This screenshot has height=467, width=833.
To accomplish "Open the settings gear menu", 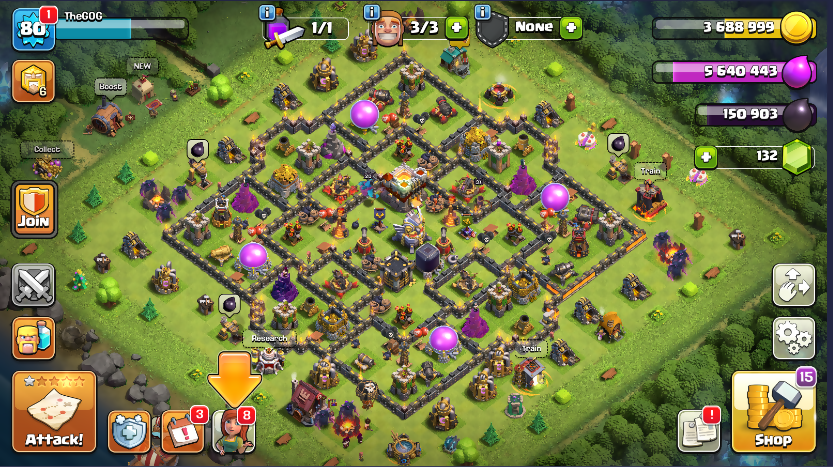I will (x=793, y=335).
